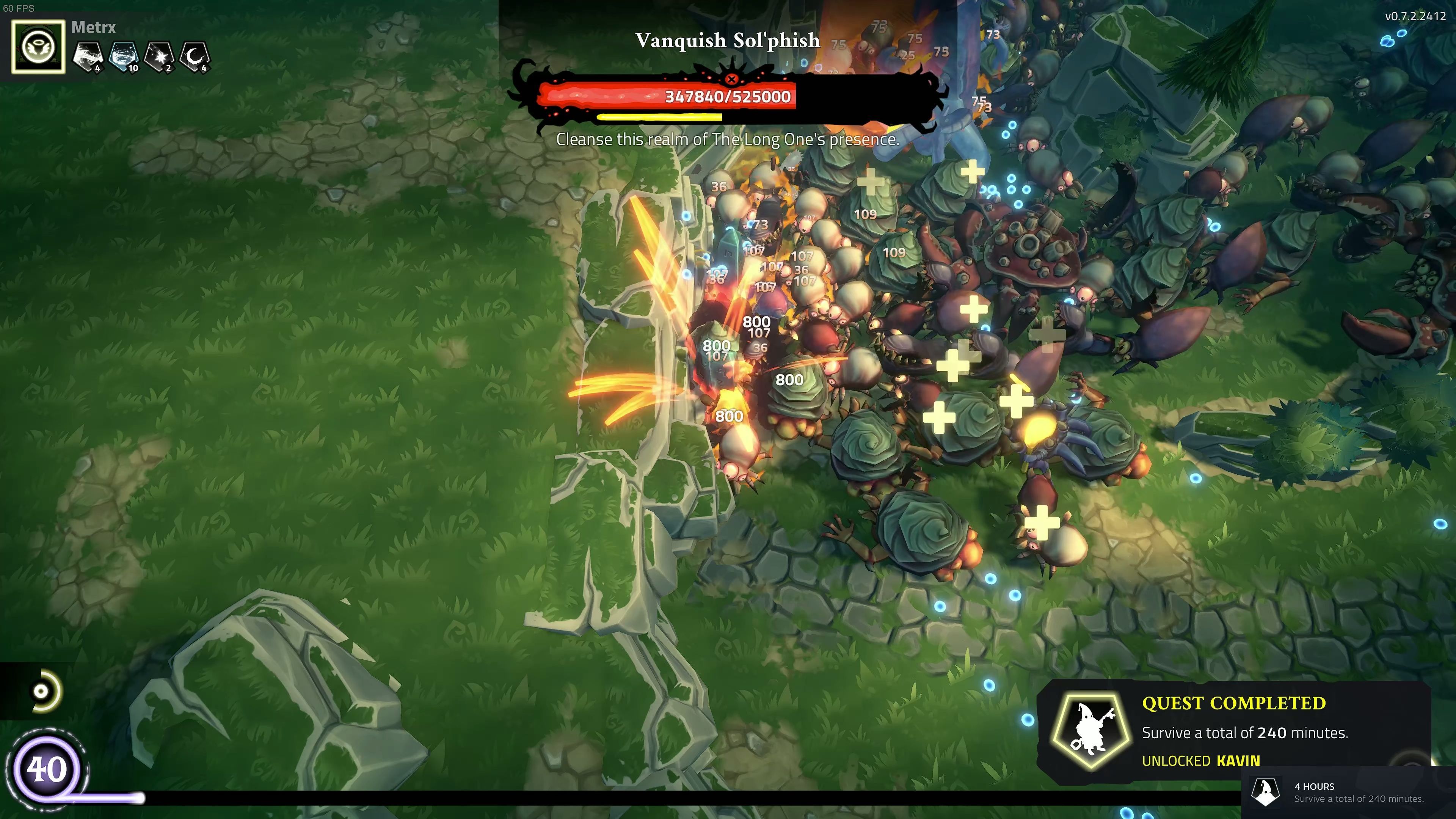
Task: Click the glowing ring cooldown ability icon
Action: tap(42, 691)
